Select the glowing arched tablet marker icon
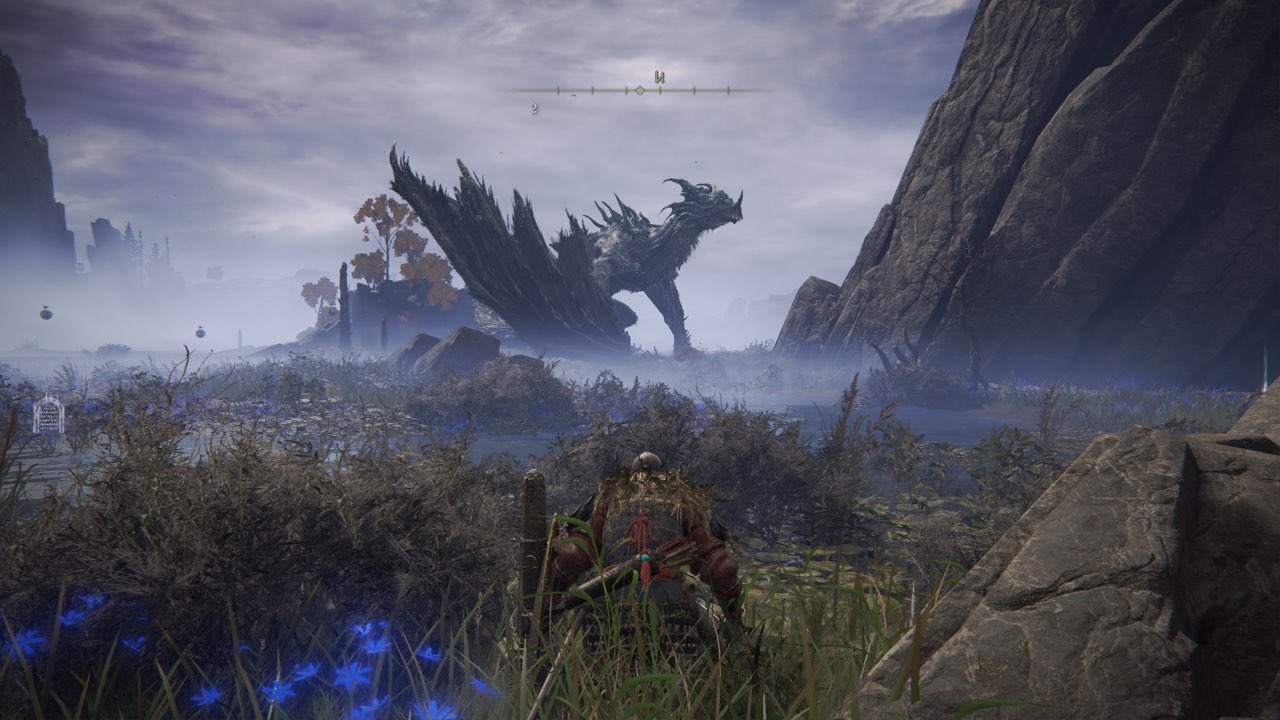This screenshot has width=1280, height=720. click(48, 415)
